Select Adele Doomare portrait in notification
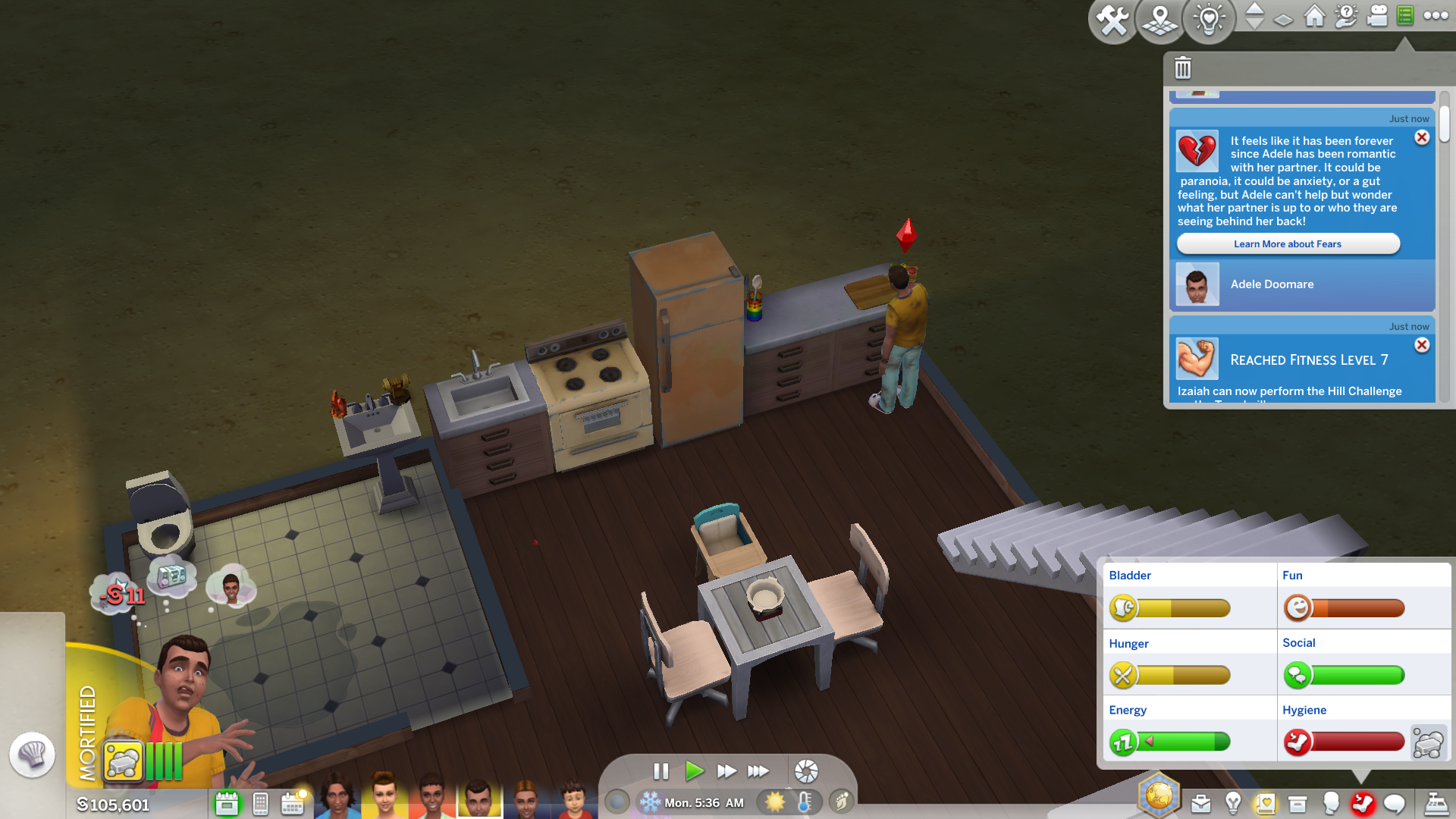Image resolution: width=1456 pixels, height=819 pixels. tap(1197, 284)
